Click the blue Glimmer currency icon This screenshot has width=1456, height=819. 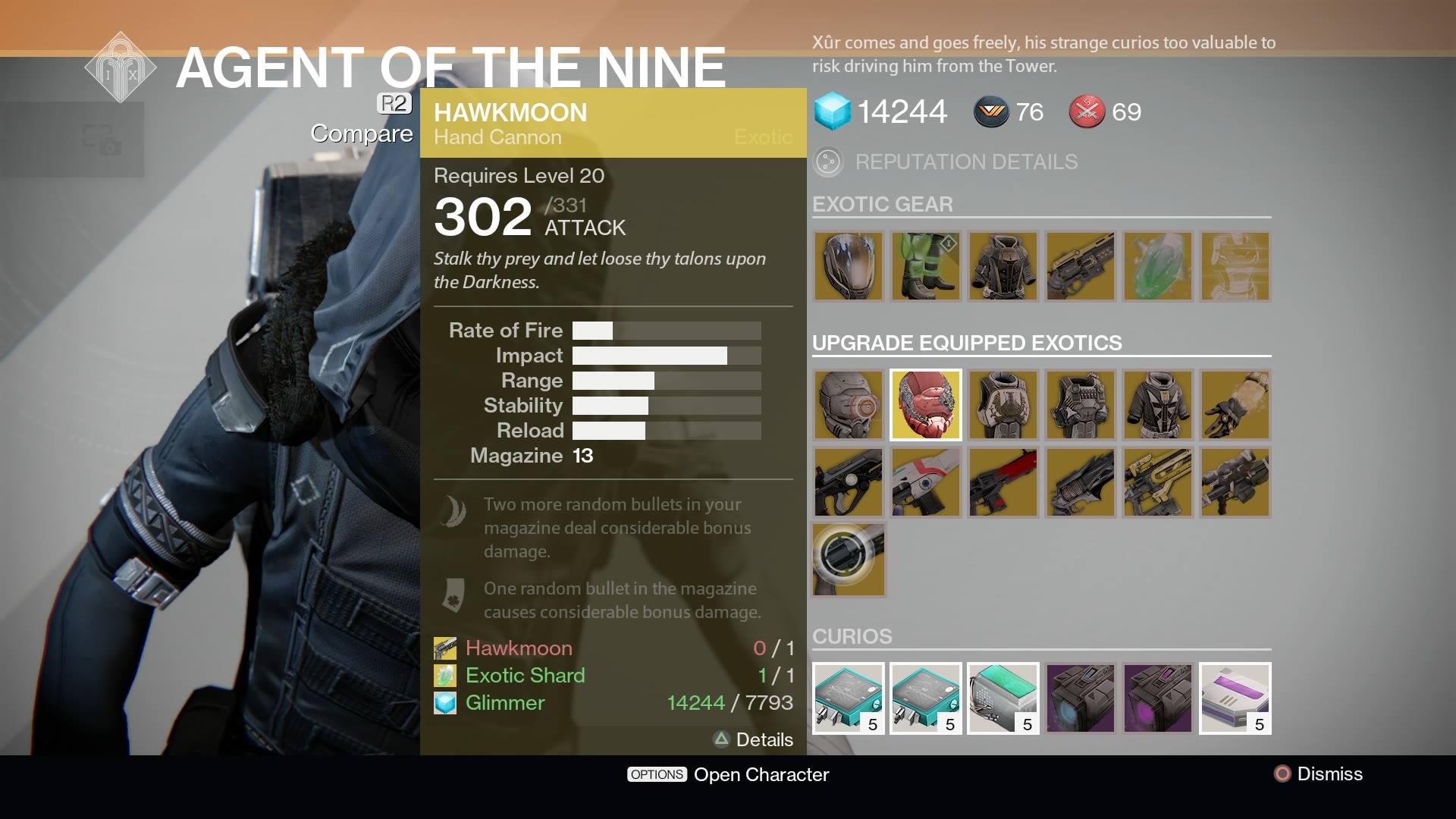tap(833, 111)
